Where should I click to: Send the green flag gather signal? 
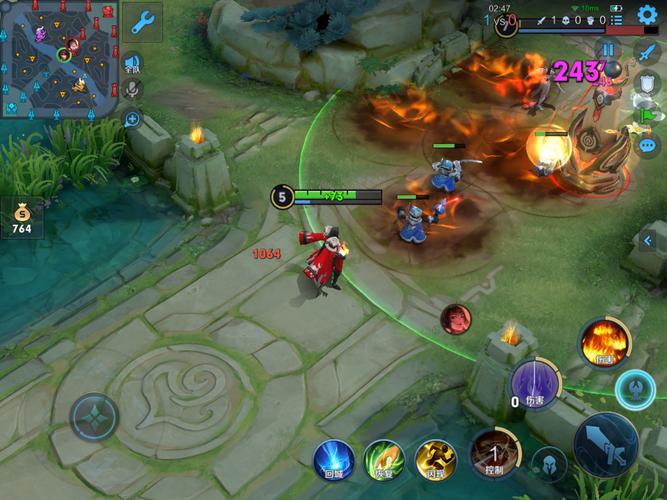[647, 115]
